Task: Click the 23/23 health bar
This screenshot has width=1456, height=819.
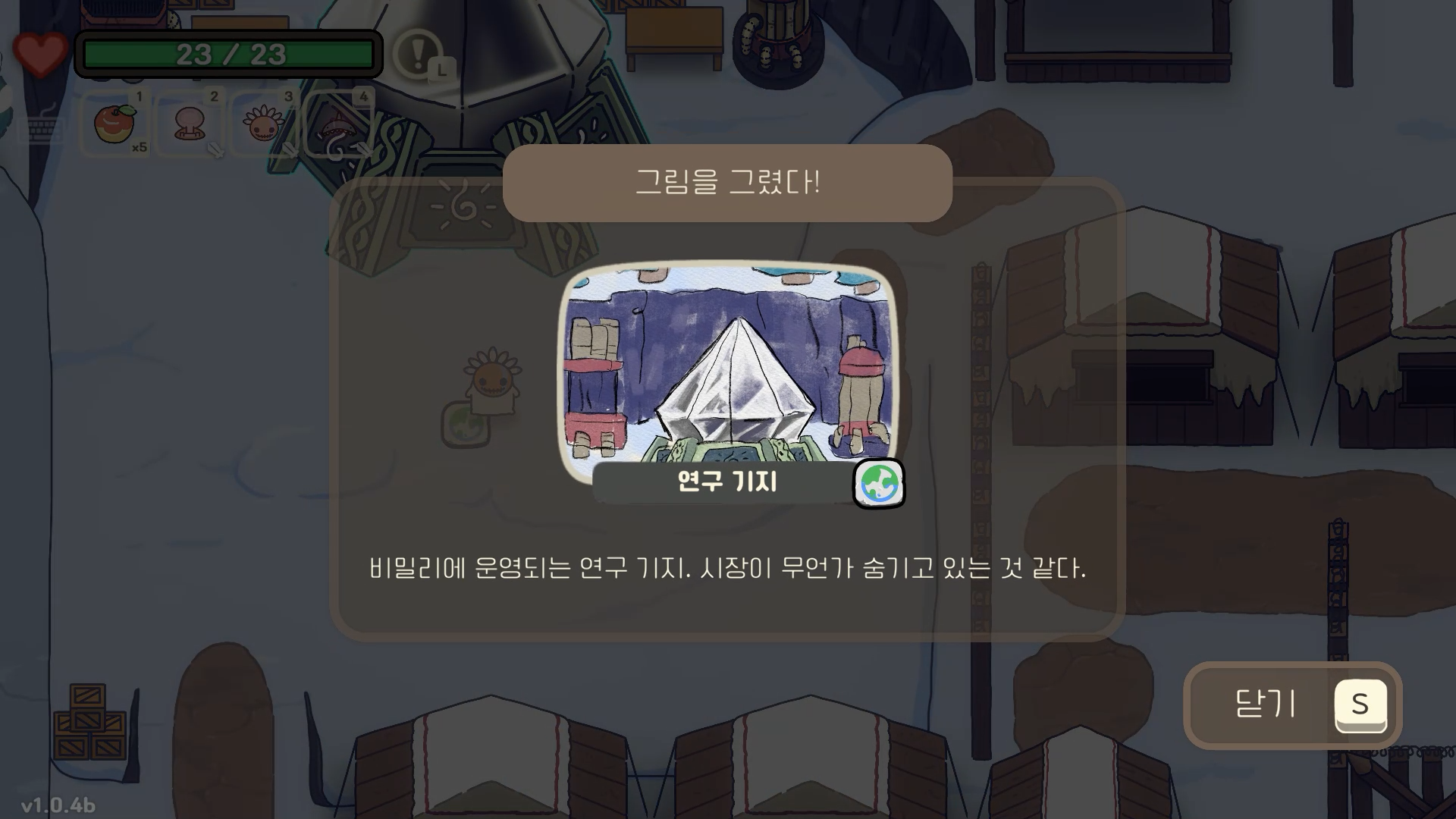Action: (227, 53)
